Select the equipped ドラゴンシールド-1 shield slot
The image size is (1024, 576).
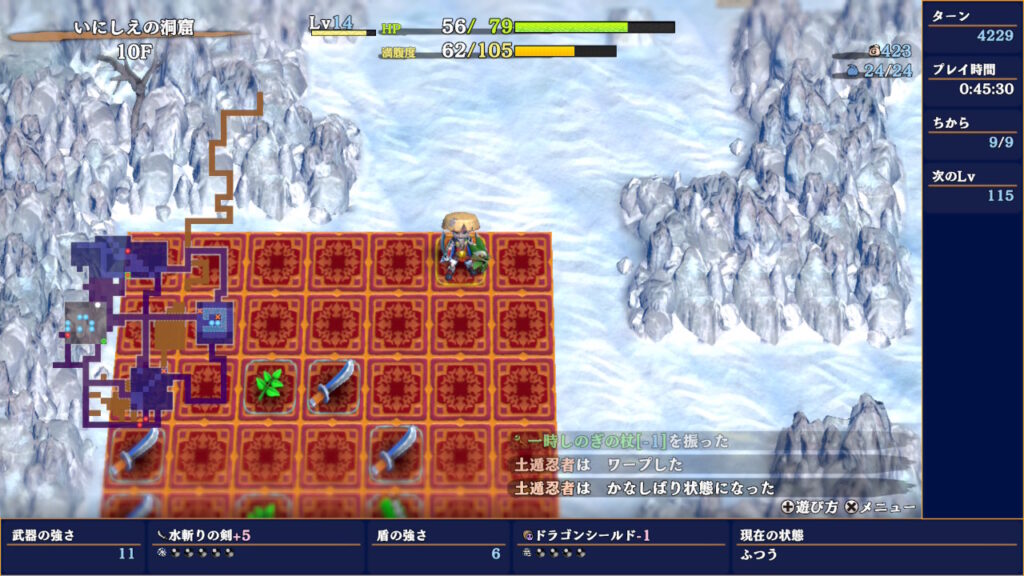point(619,544)
